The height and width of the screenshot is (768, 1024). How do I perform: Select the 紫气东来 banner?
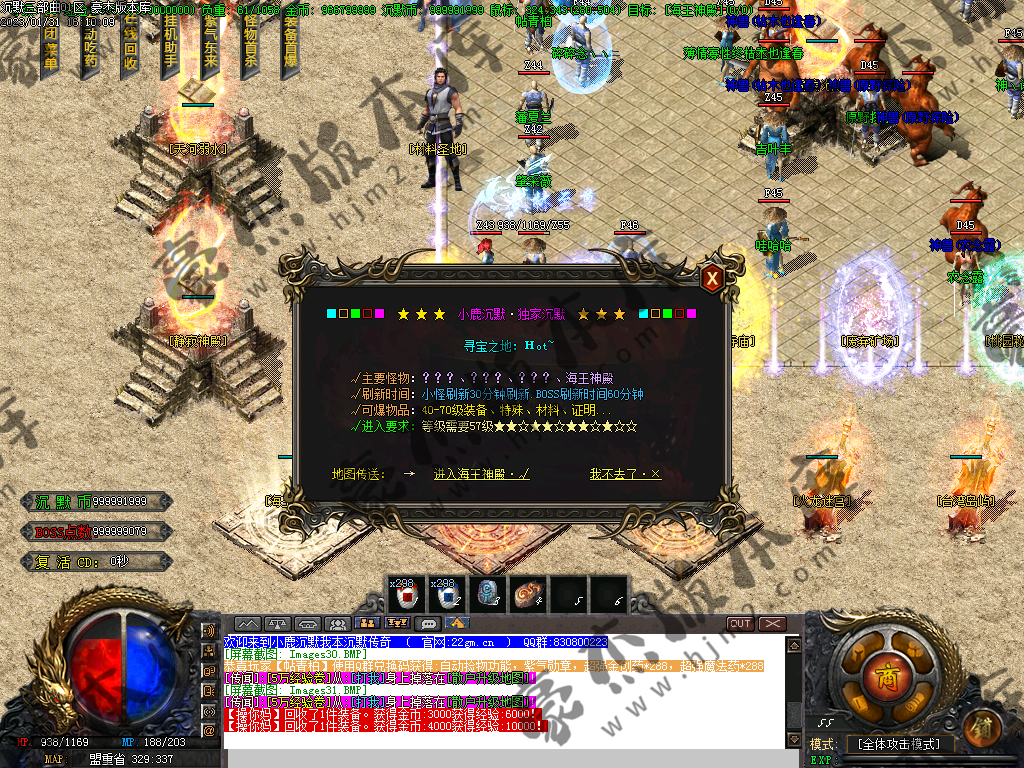pyautogui.click(x=210, y=48)
